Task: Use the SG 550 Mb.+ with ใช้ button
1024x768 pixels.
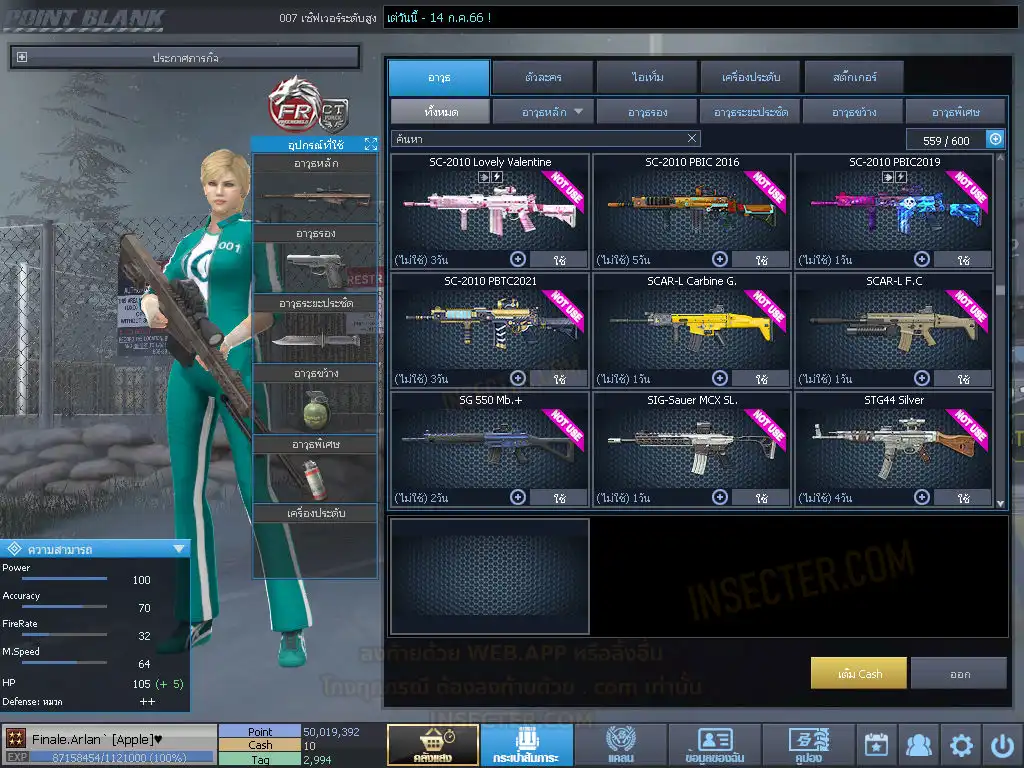Action: pos(558,497)
